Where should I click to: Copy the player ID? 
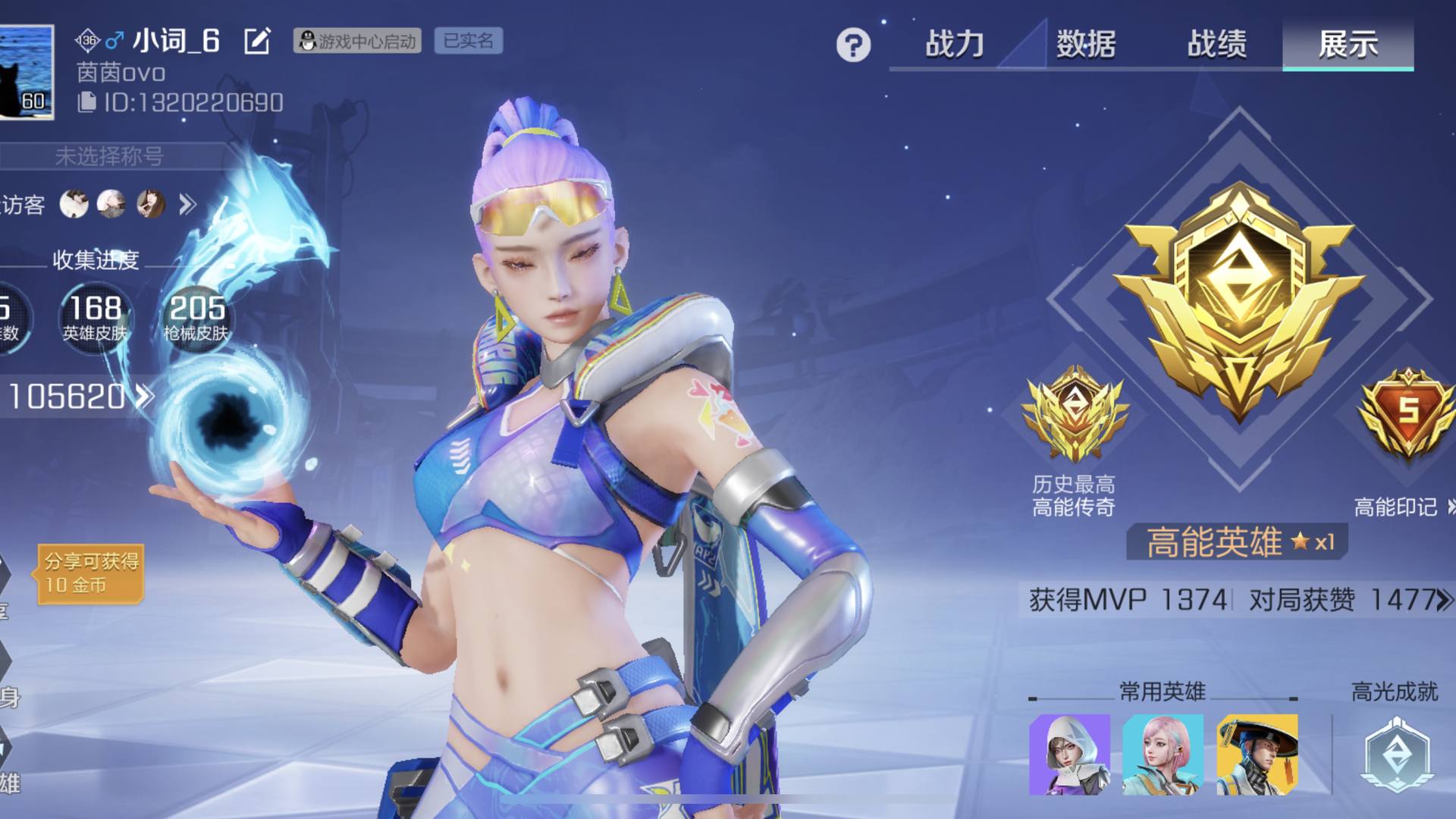click(87, 102)
